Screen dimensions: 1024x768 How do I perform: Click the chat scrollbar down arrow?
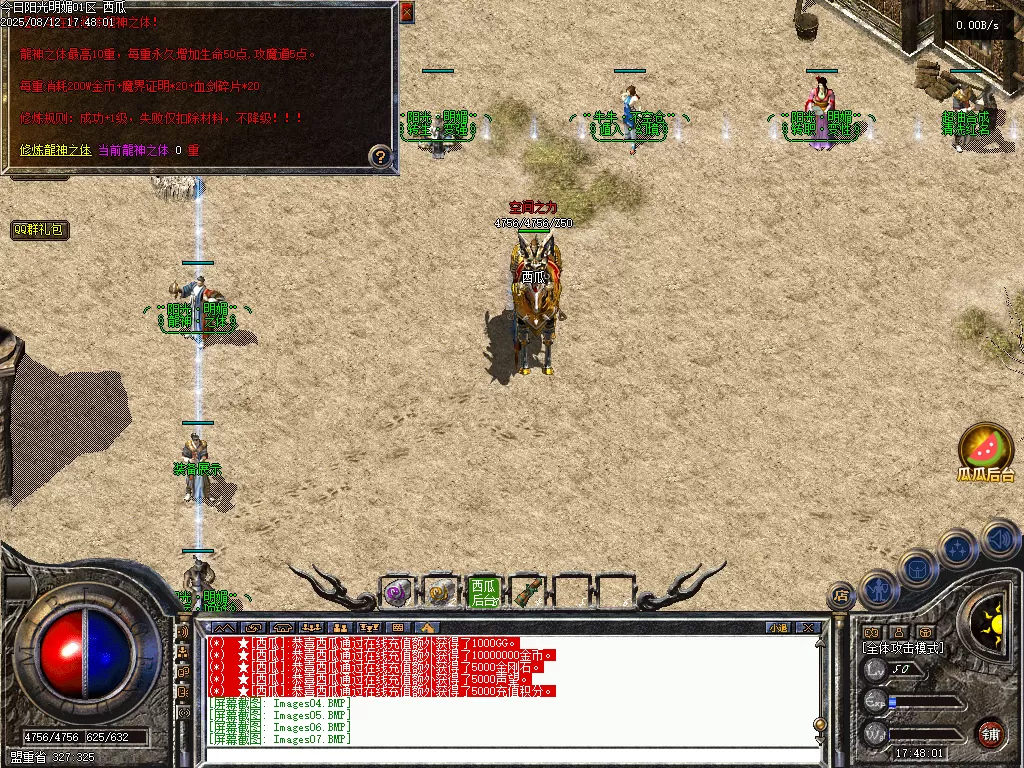pos(820,741)
